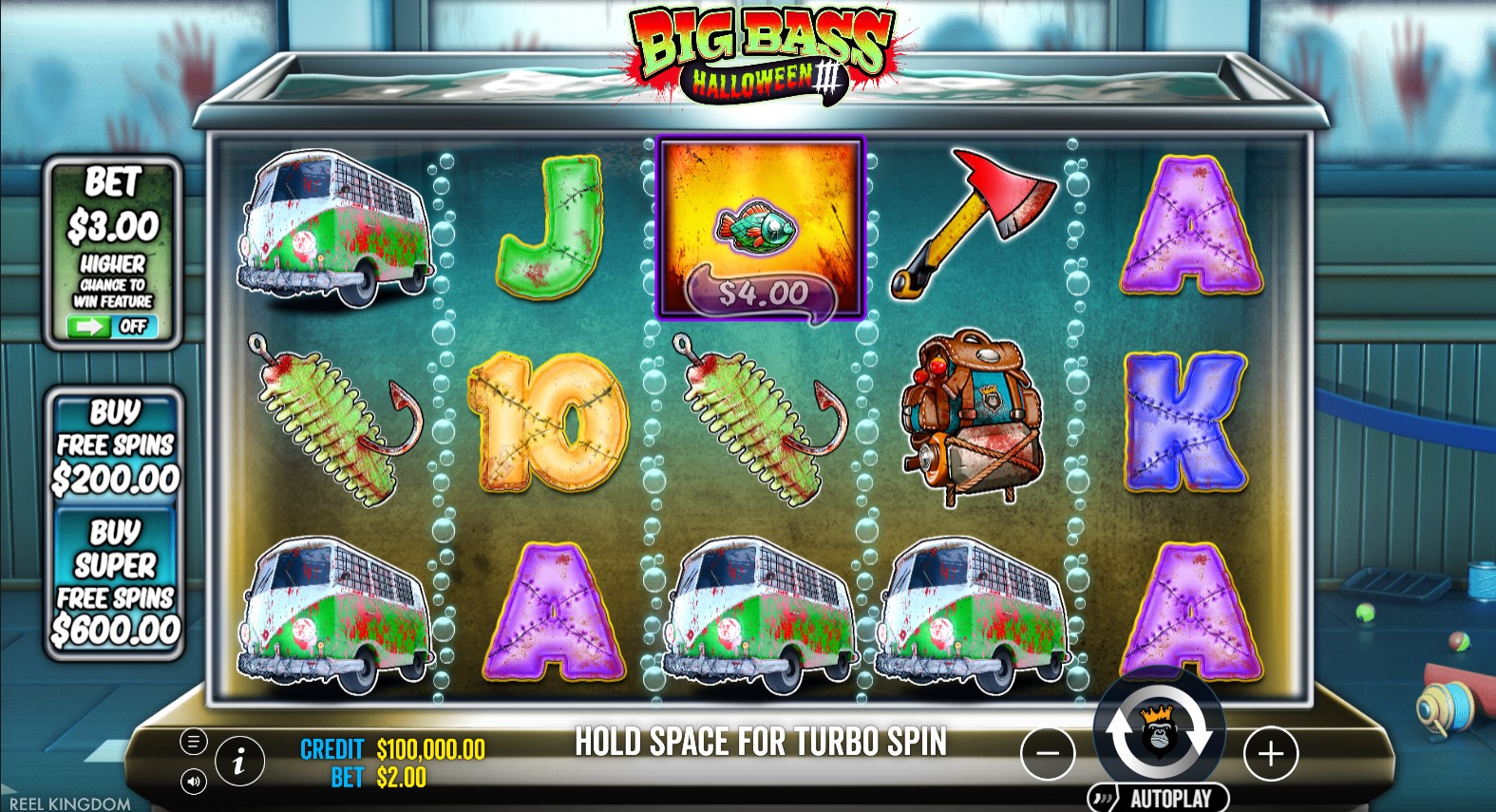Viewport: 1496px width, 812px height.
Task: Buy Free Spins for $200.00
Action: point(115,445)
